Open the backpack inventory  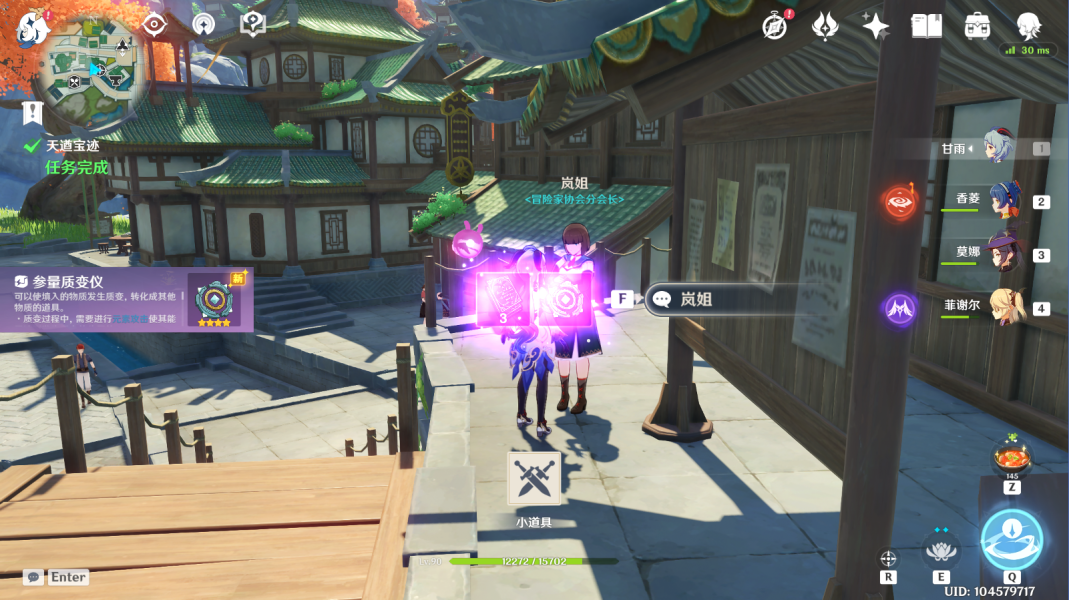pyautogui.click(x=977, y=26)
